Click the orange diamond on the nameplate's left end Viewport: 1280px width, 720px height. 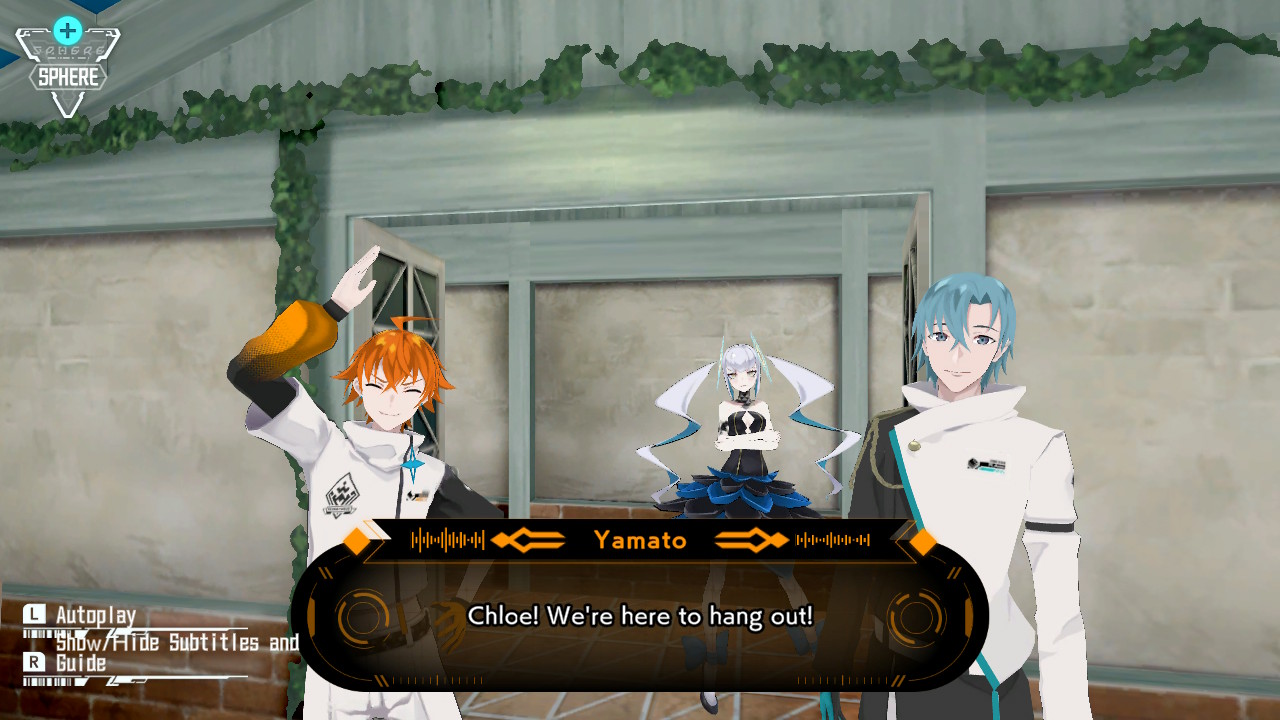point(355,541)
